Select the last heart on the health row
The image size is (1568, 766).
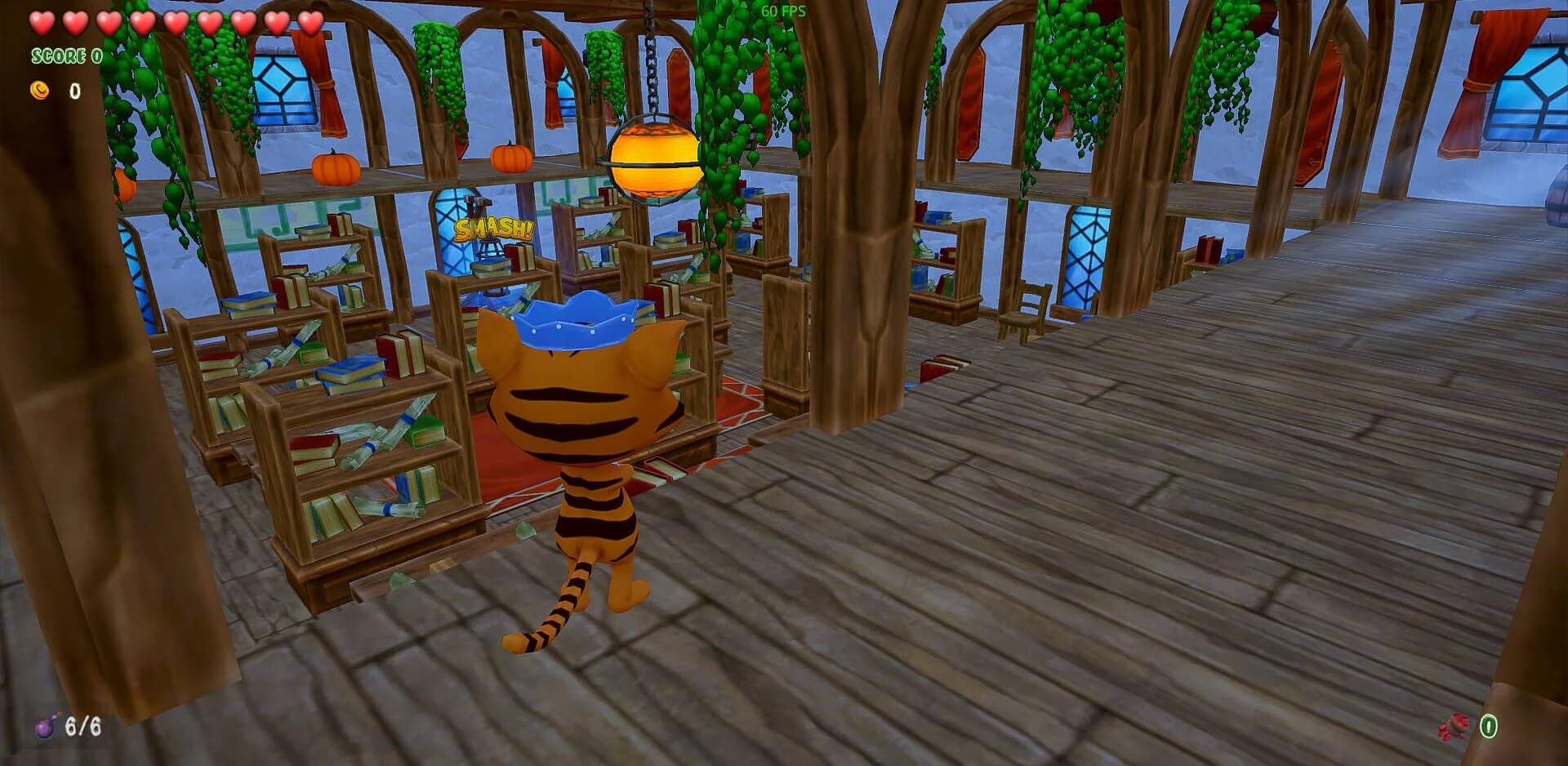click(x=312, y=22)
